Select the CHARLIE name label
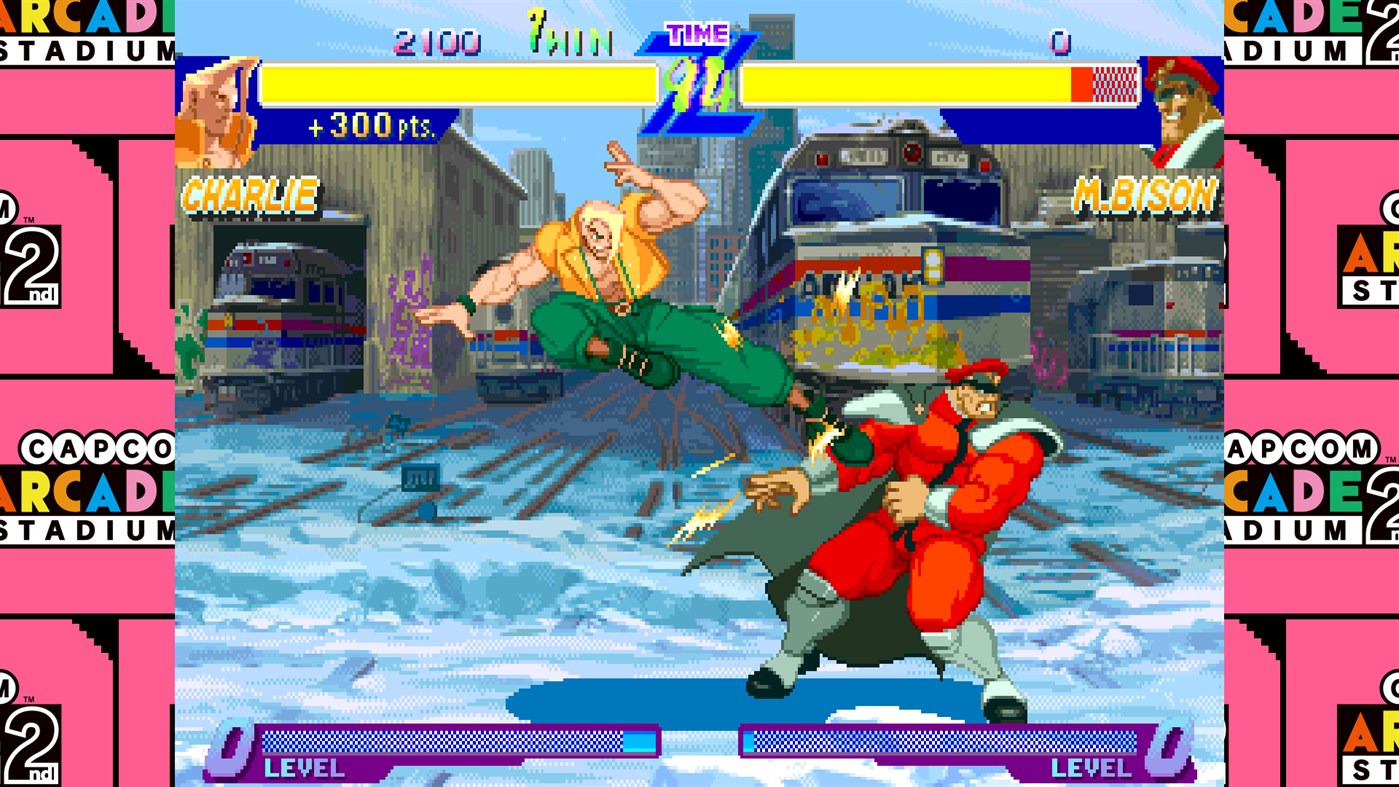Viewport: 1399px width, 787px height. click(x=248, y=196)
